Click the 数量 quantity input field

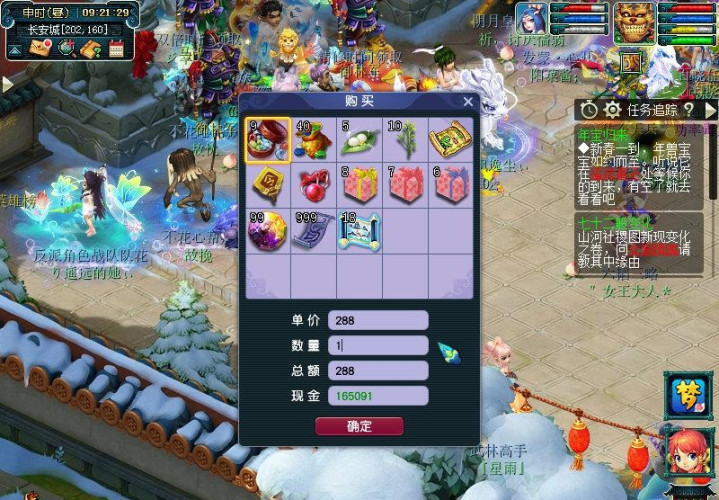(x=378, y=345)
